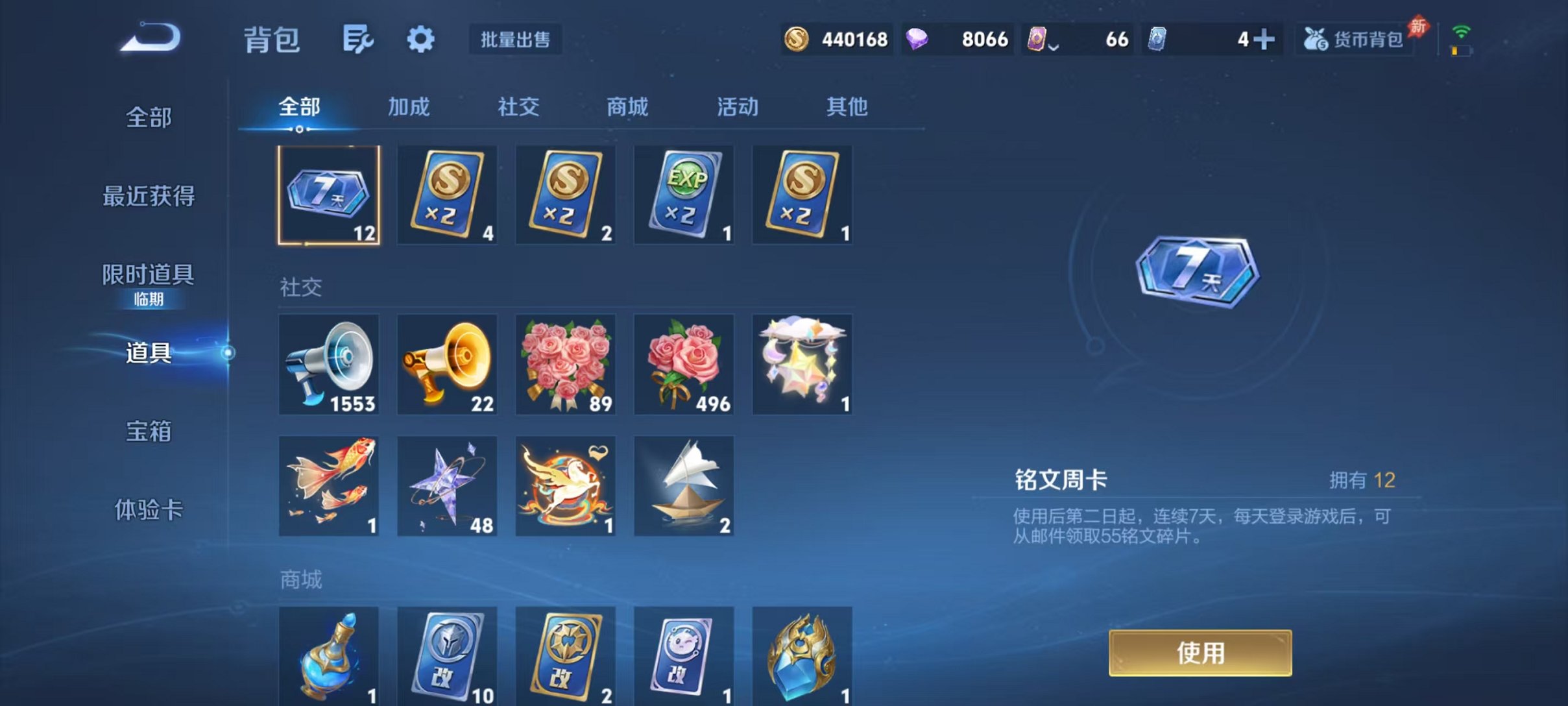The width and height of the screenshot is (1568, 706).
Task: Open the backpack settings gear
Action: pyautogui.click(x=420, y=39)
